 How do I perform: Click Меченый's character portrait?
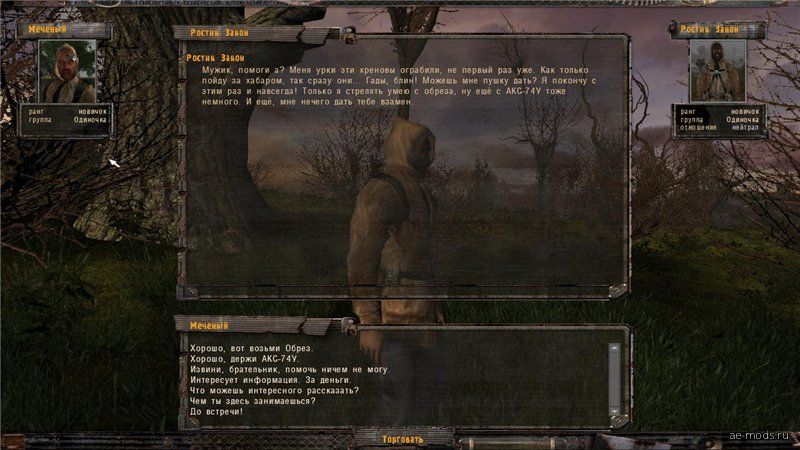[x=68, y=71]
